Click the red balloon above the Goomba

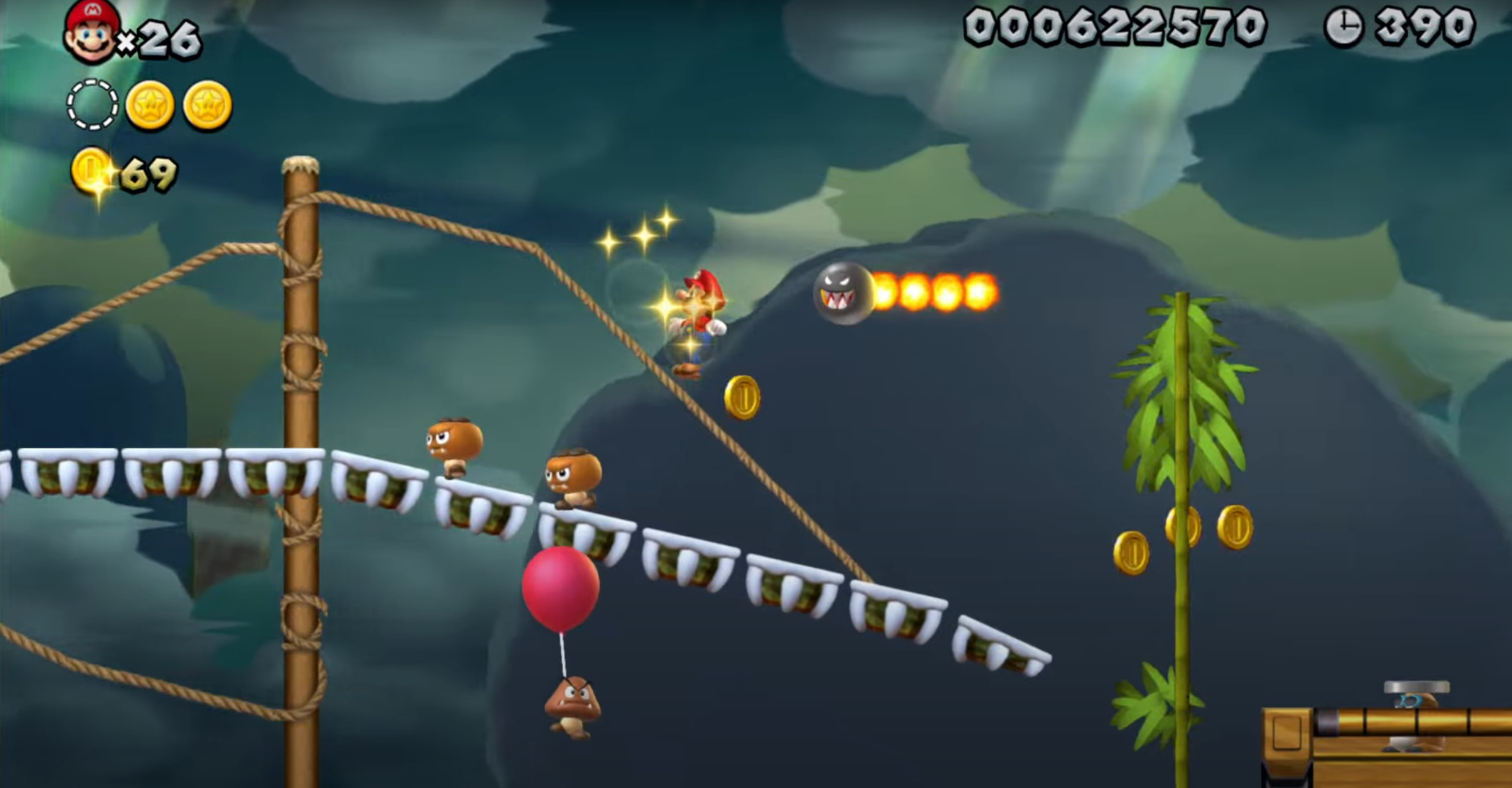pos(561,590)
